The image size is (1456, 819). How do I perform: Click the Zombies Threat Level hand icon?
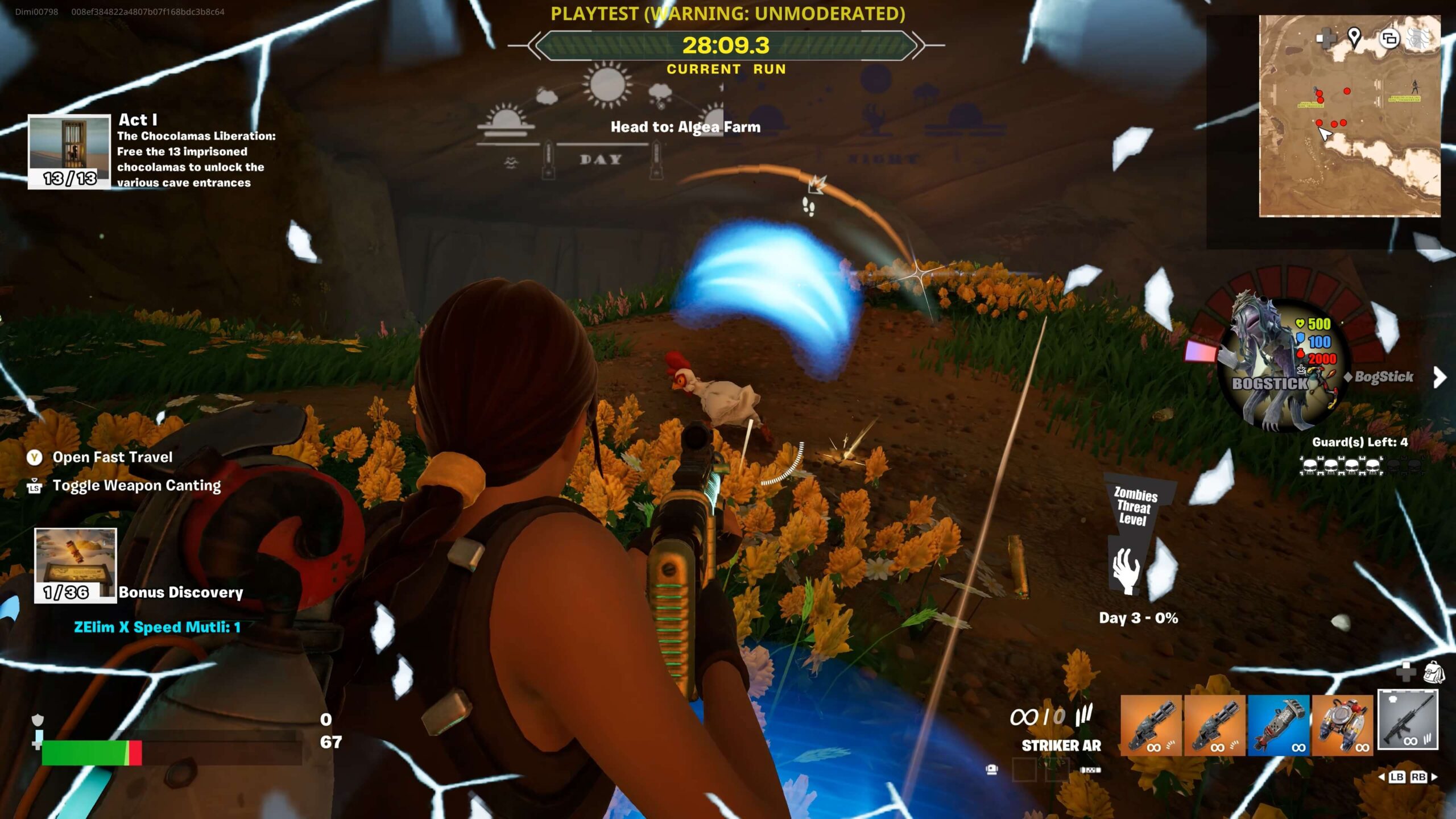pos(1126,569)
